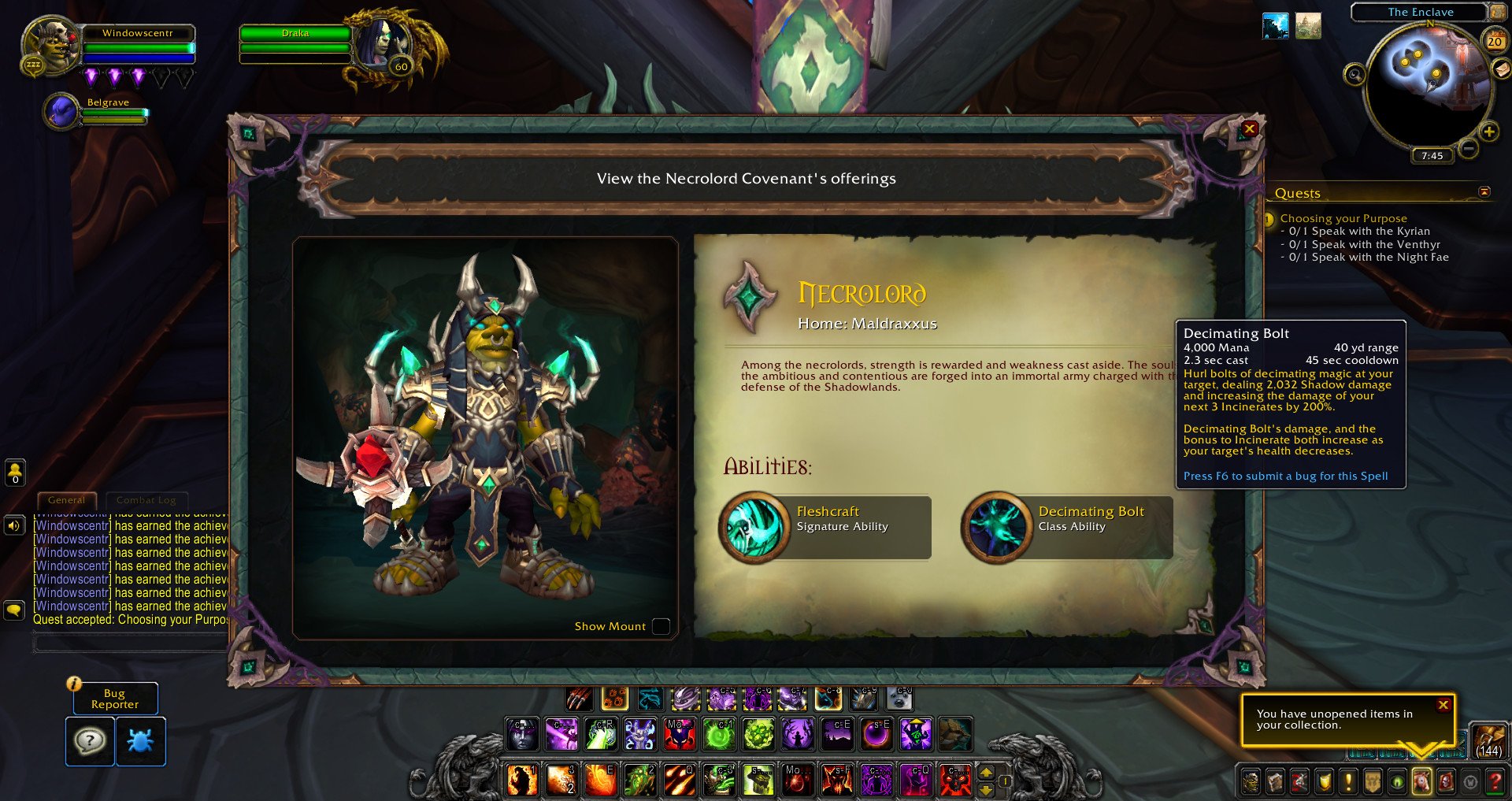
Task: Zoom out on the minimap
Action: [1468, 147]
